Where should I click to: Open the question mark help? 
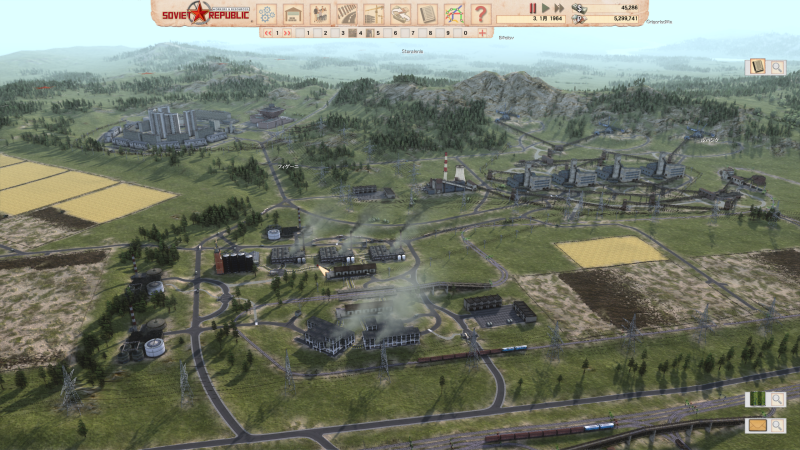coord(481,13)
